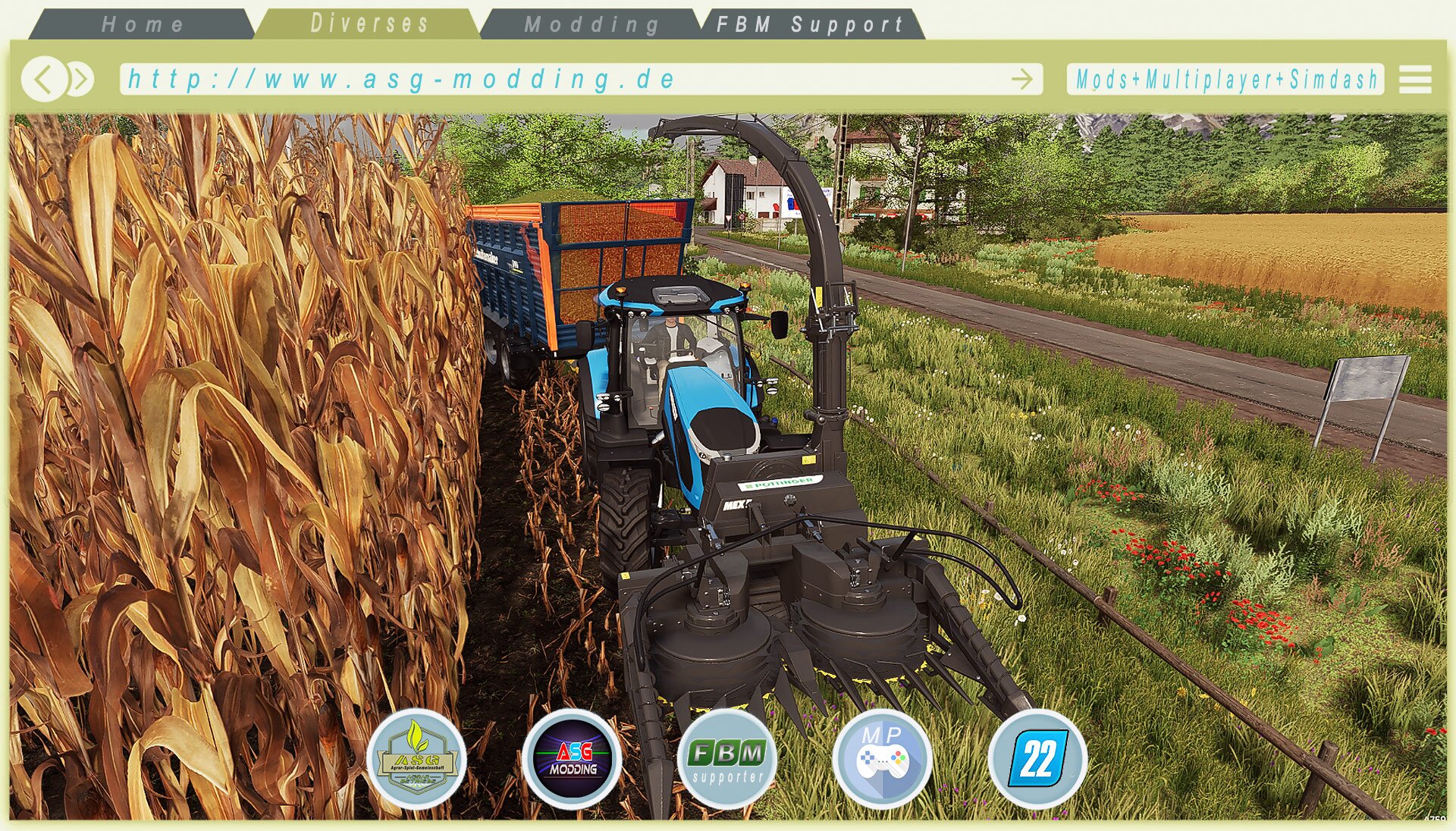Open the Mods+Multiplayer+Simdash field

click(x=1225, y=79)
